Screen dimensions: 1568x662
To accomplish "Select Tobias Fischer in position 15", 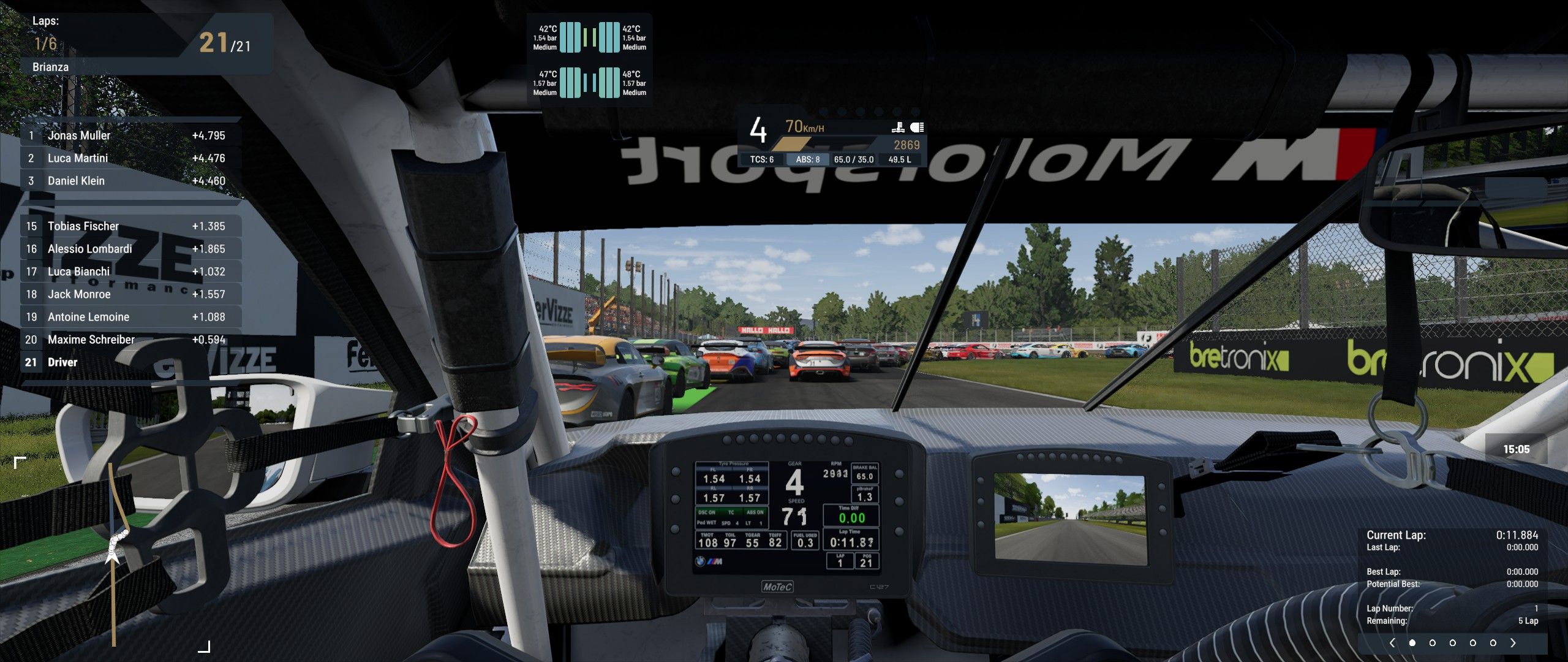I will click(x=130, y=226).
